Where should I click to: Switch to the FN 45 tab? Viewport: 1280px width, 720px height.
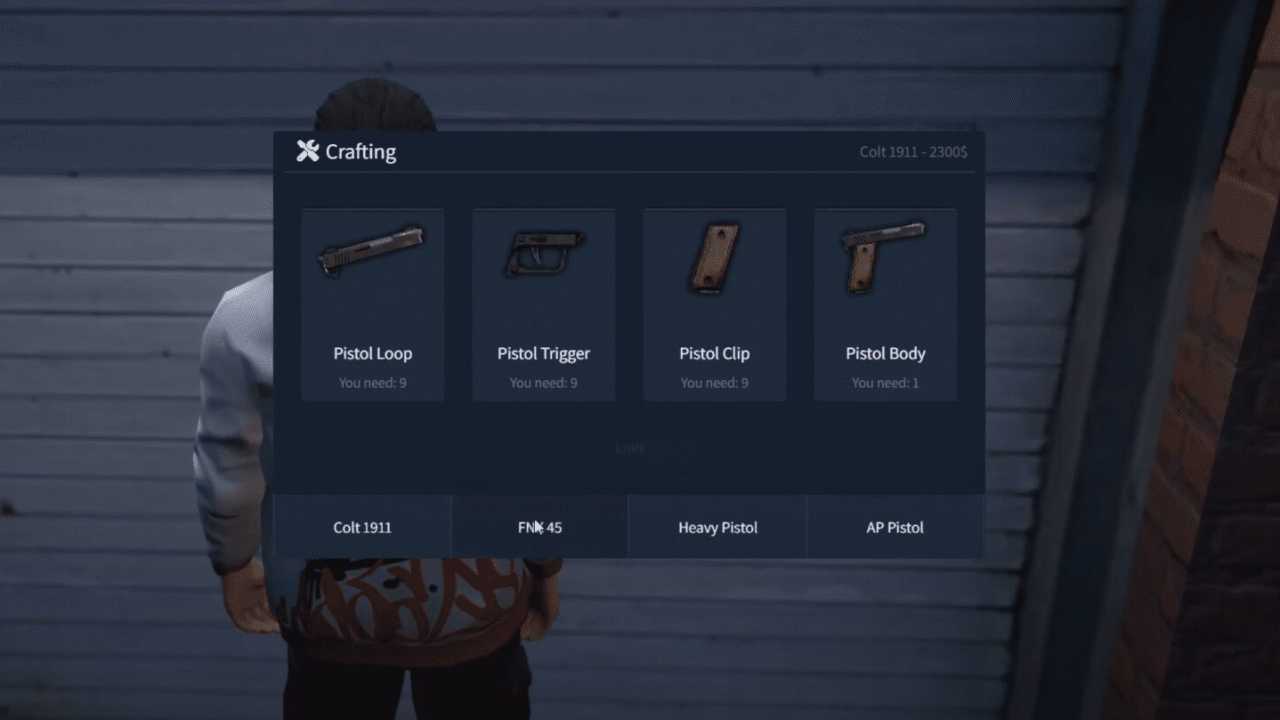point(539,527)
